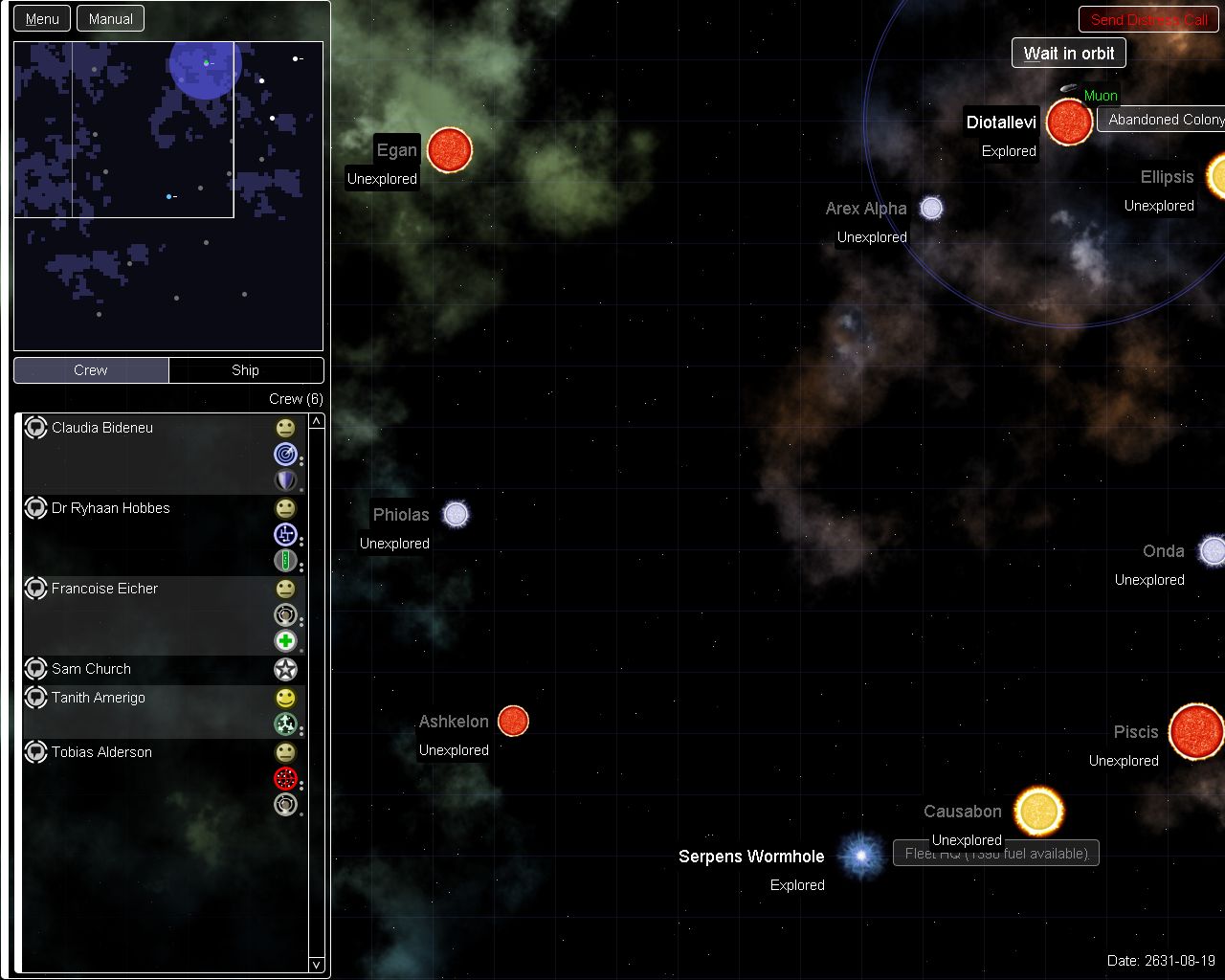Click Sam Church's captain star icon
Screen dimensions: 1225x980
point(285,668)
